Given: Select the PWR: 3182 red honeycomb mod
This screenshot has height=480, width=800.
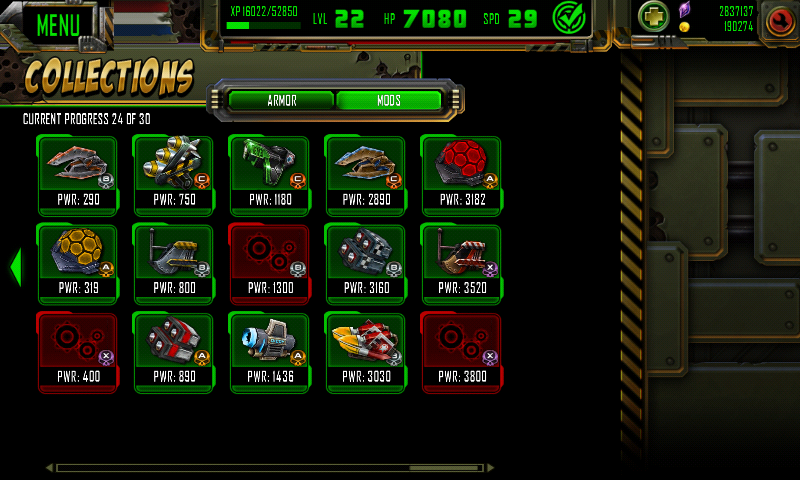Looking at the screenshot, I should 461,175.
